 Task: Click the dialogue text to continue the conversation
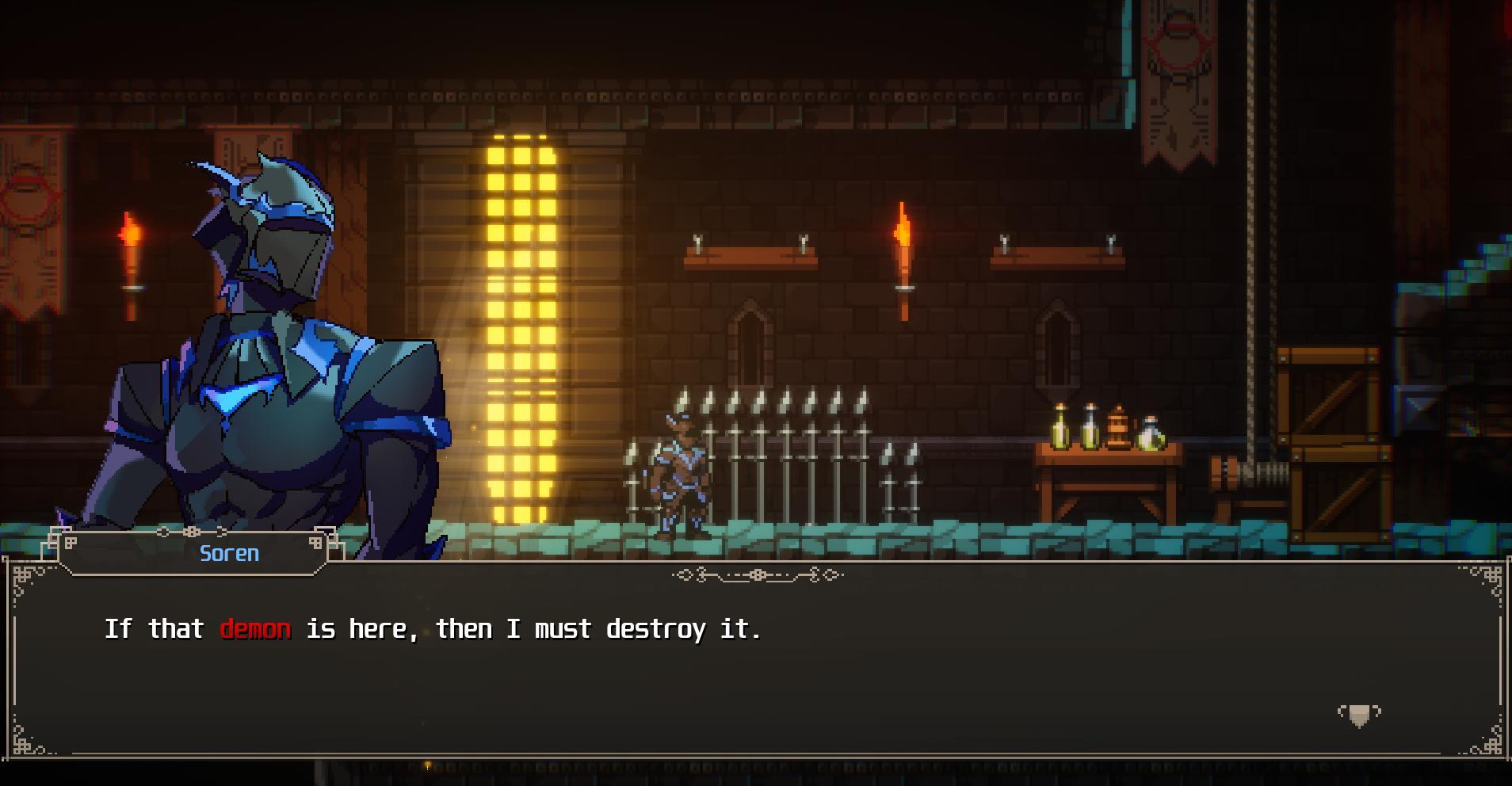(x=434, y=628)
